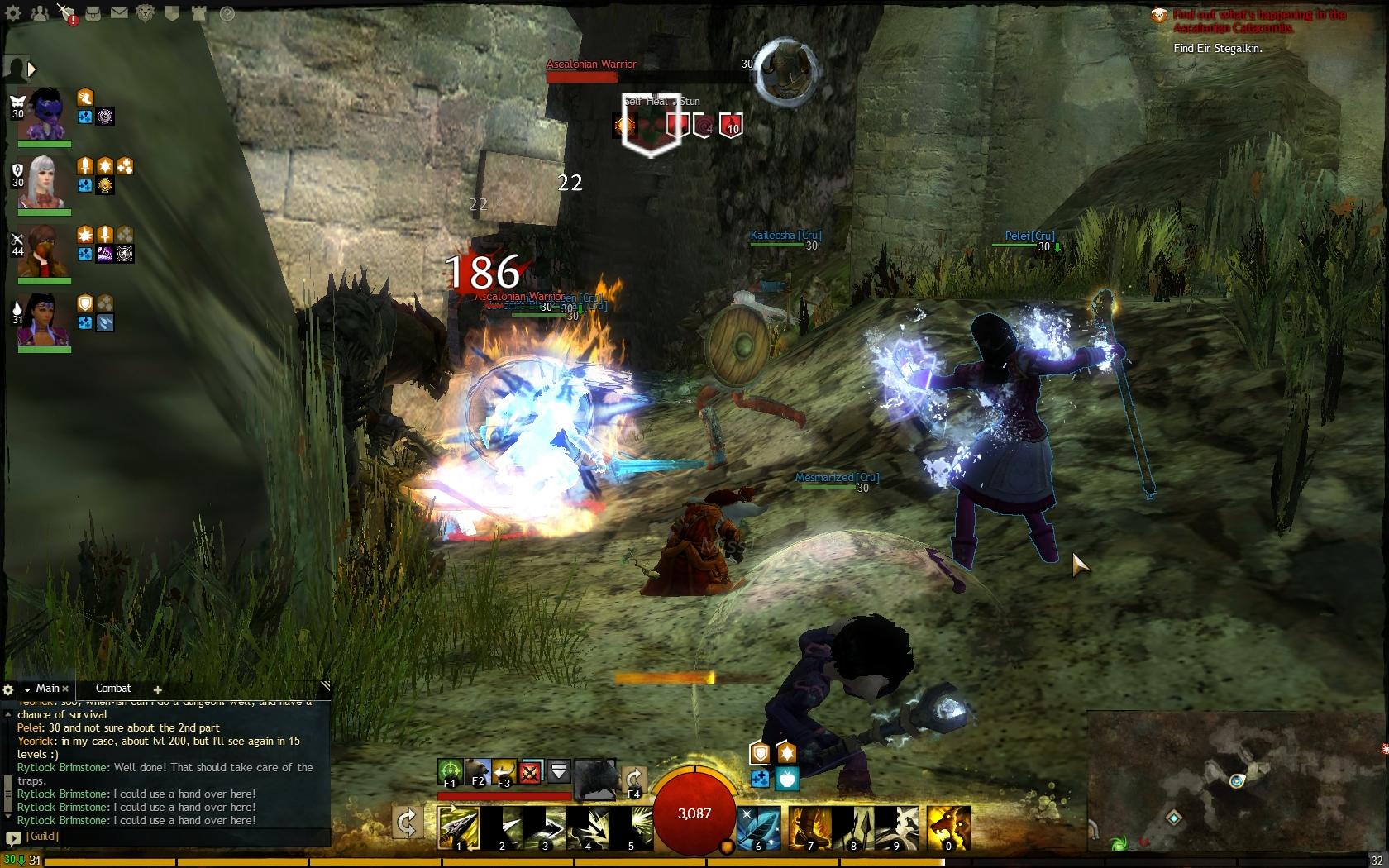This screenshot has width=1389, height=868.
Task: Activate the F1 pet attack command
Action: tap(450, 772)
